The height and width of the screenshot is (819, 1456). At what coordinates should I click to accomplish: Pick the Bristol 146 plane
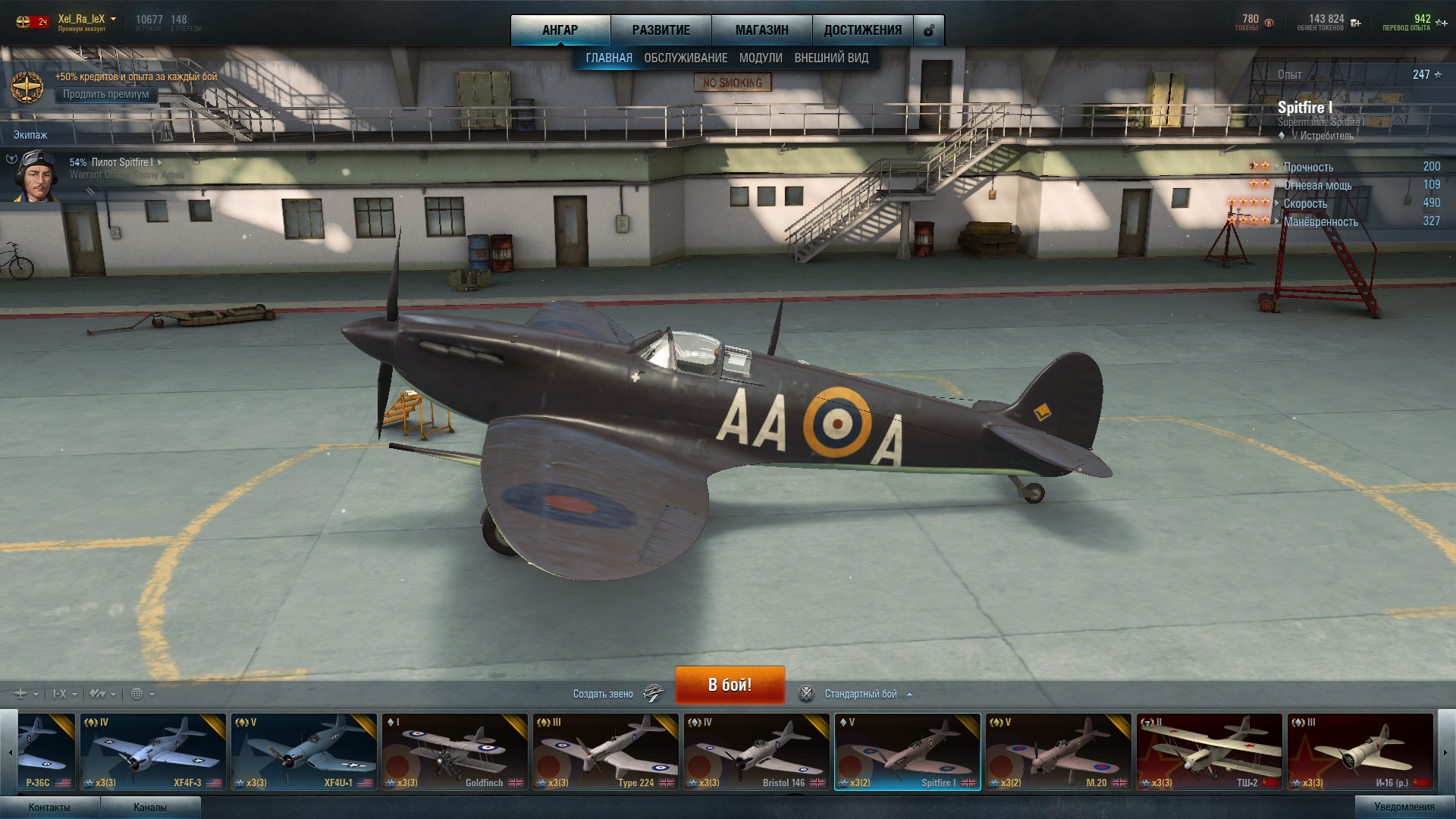point(756,752)
